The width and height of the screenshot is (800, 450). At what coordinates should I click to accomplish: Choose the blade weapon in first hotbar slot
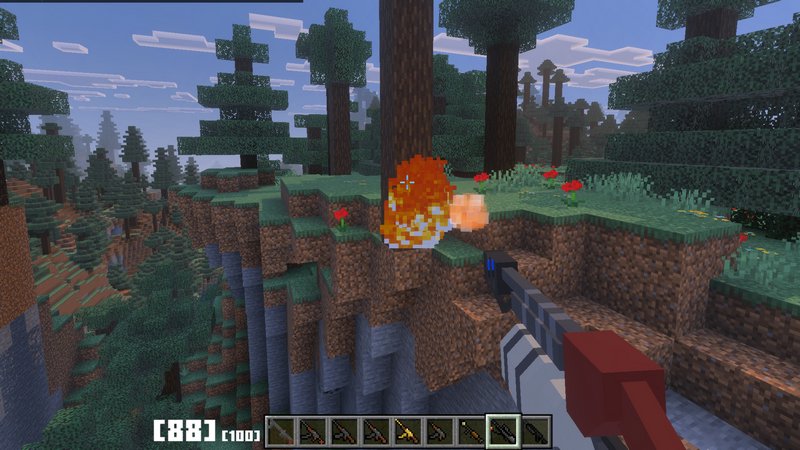tap(283, 432)
